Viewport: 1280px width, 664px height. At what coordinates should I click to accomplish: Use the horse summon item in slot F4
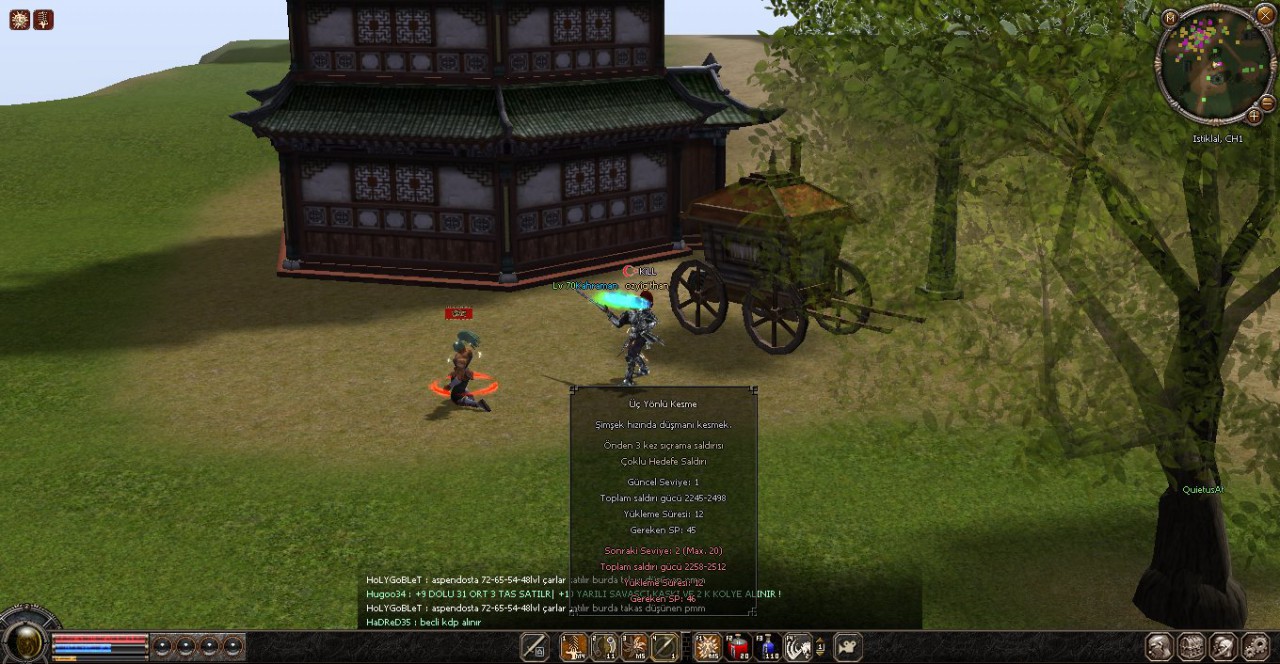798,647
